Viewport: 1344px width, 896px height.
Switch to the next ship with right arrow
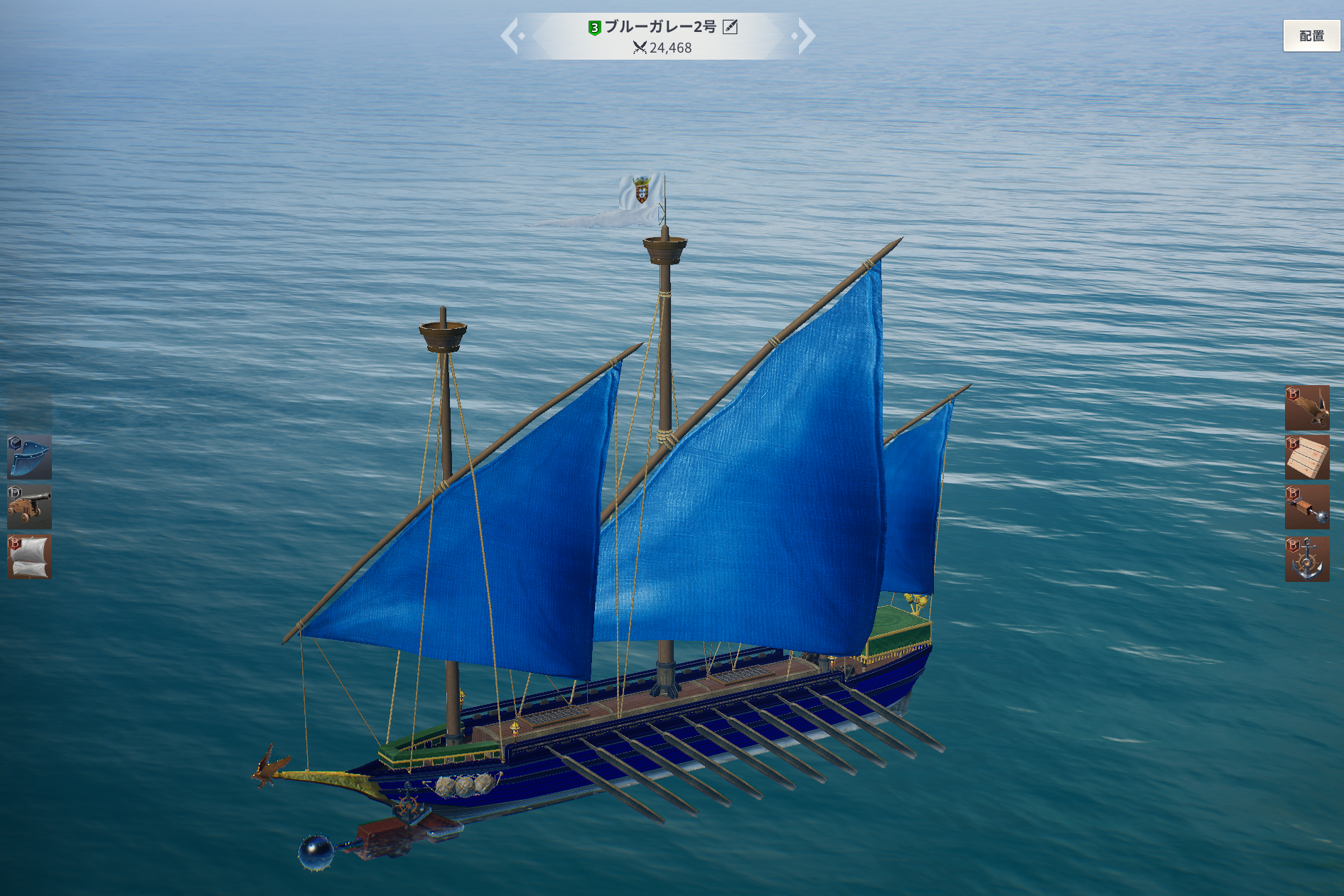[x=805, y=36]
